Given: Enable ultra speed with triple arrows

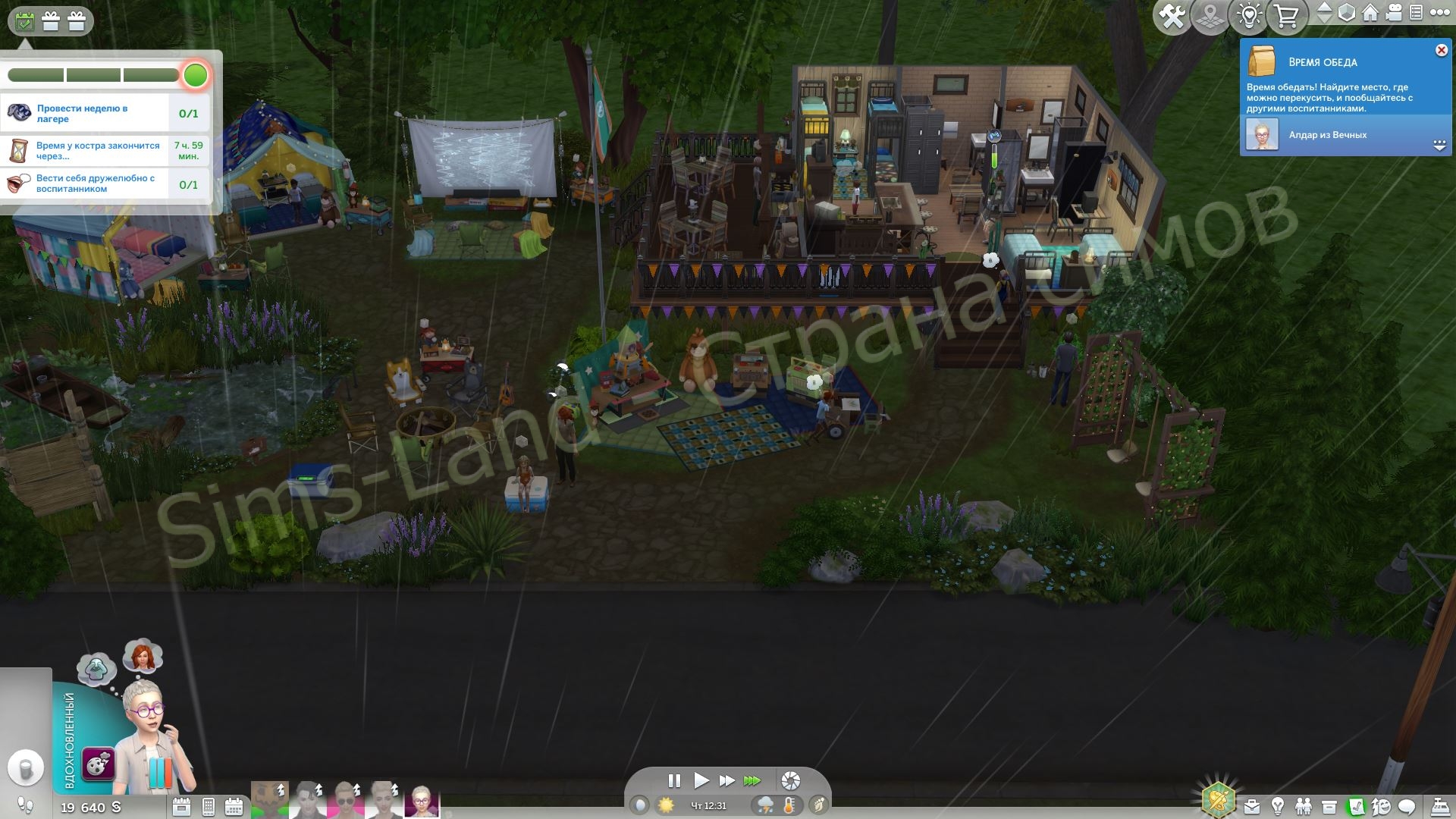Looking at the screenshot, I should tap(753, 780).
